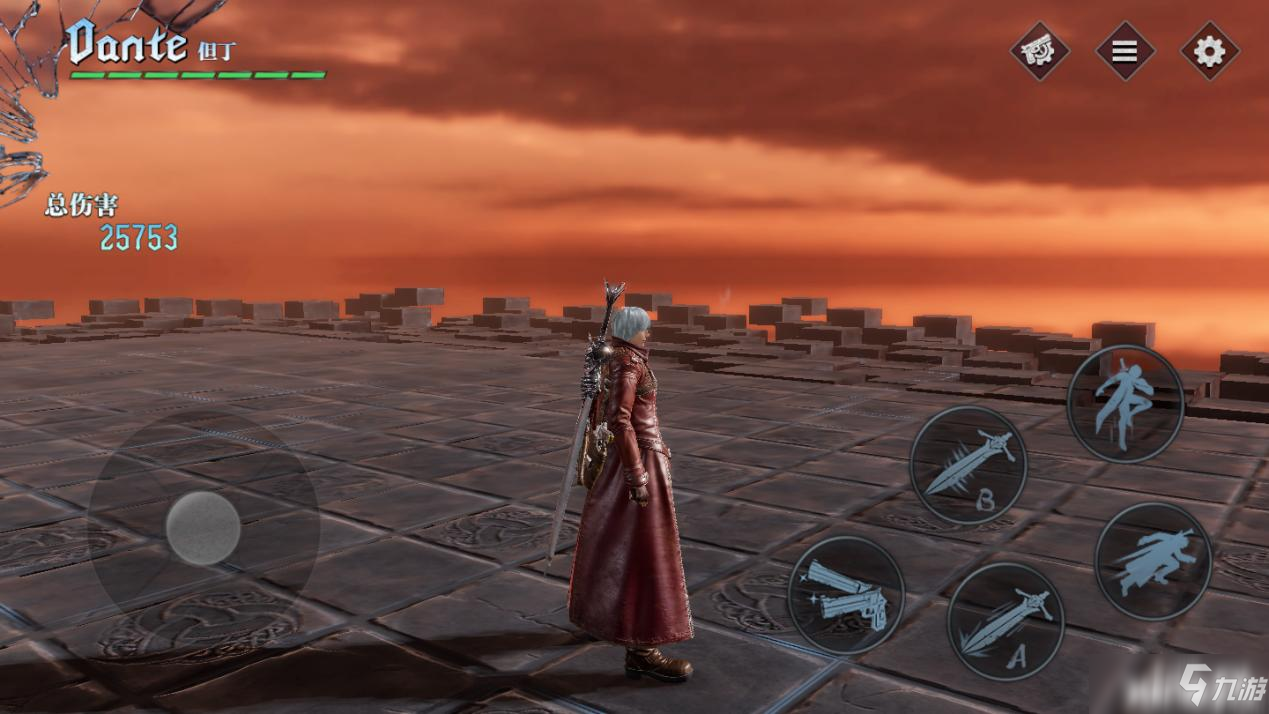Screen dimensions: 1269x714
Task: Fire the dual pistols button
Action: tap(846, 595)
